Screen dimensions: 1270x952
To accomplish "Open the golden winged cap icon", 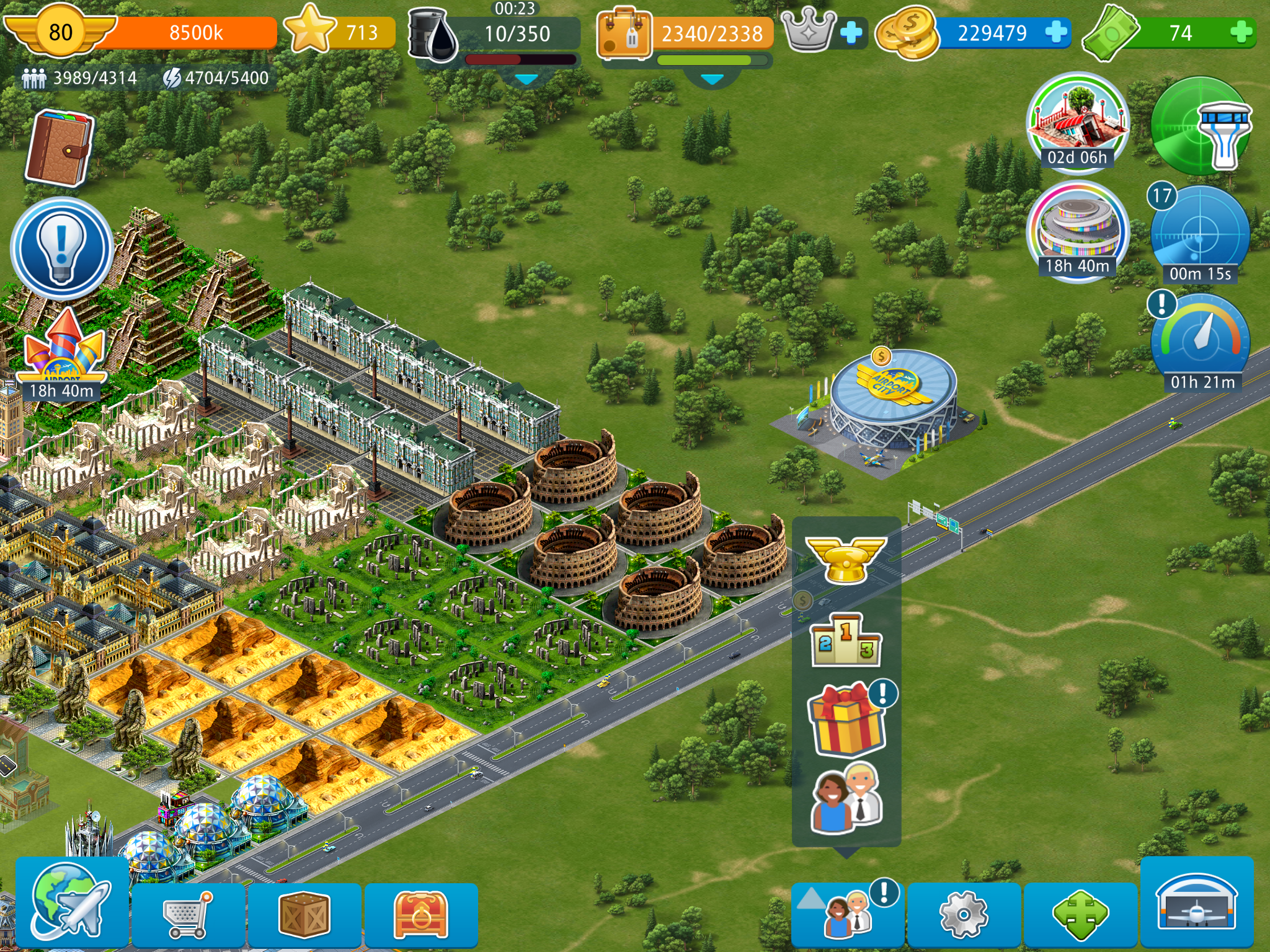I will pyautogui.click(x=846, y=559).
